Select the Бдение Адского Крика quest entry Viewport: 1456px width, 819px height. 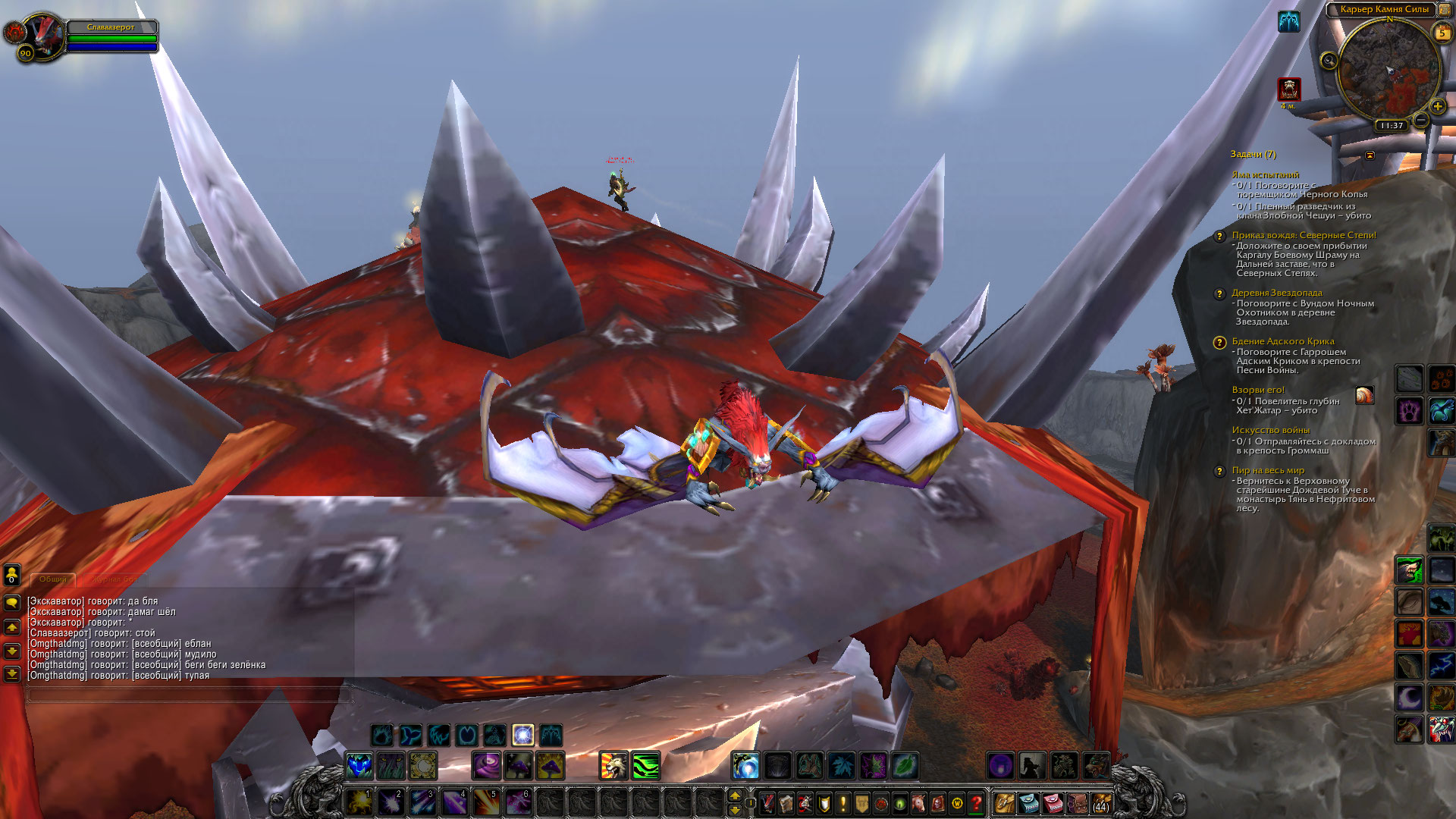1282,341
